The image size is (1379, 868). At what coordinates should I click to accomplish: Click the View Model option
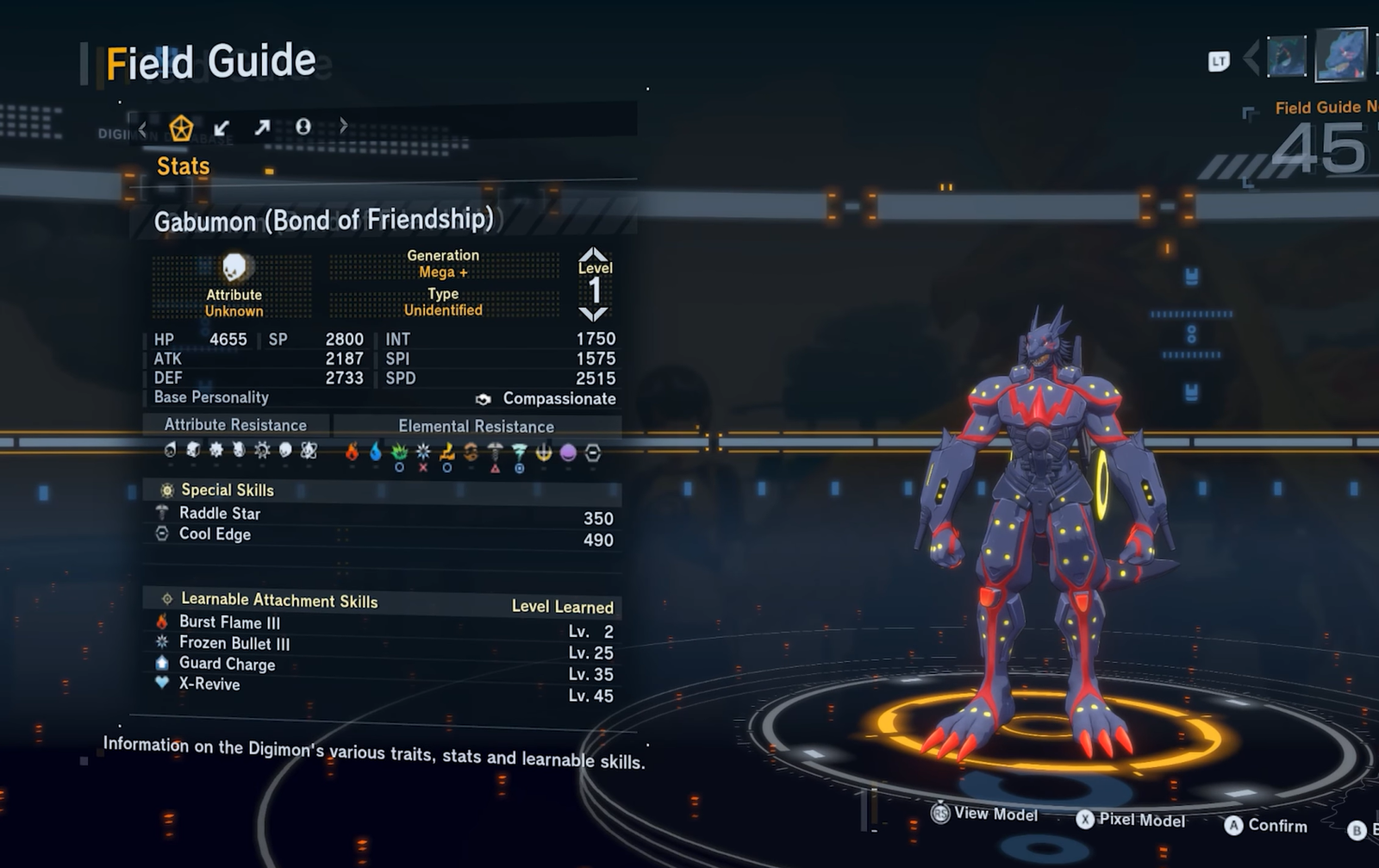(985, 814)
